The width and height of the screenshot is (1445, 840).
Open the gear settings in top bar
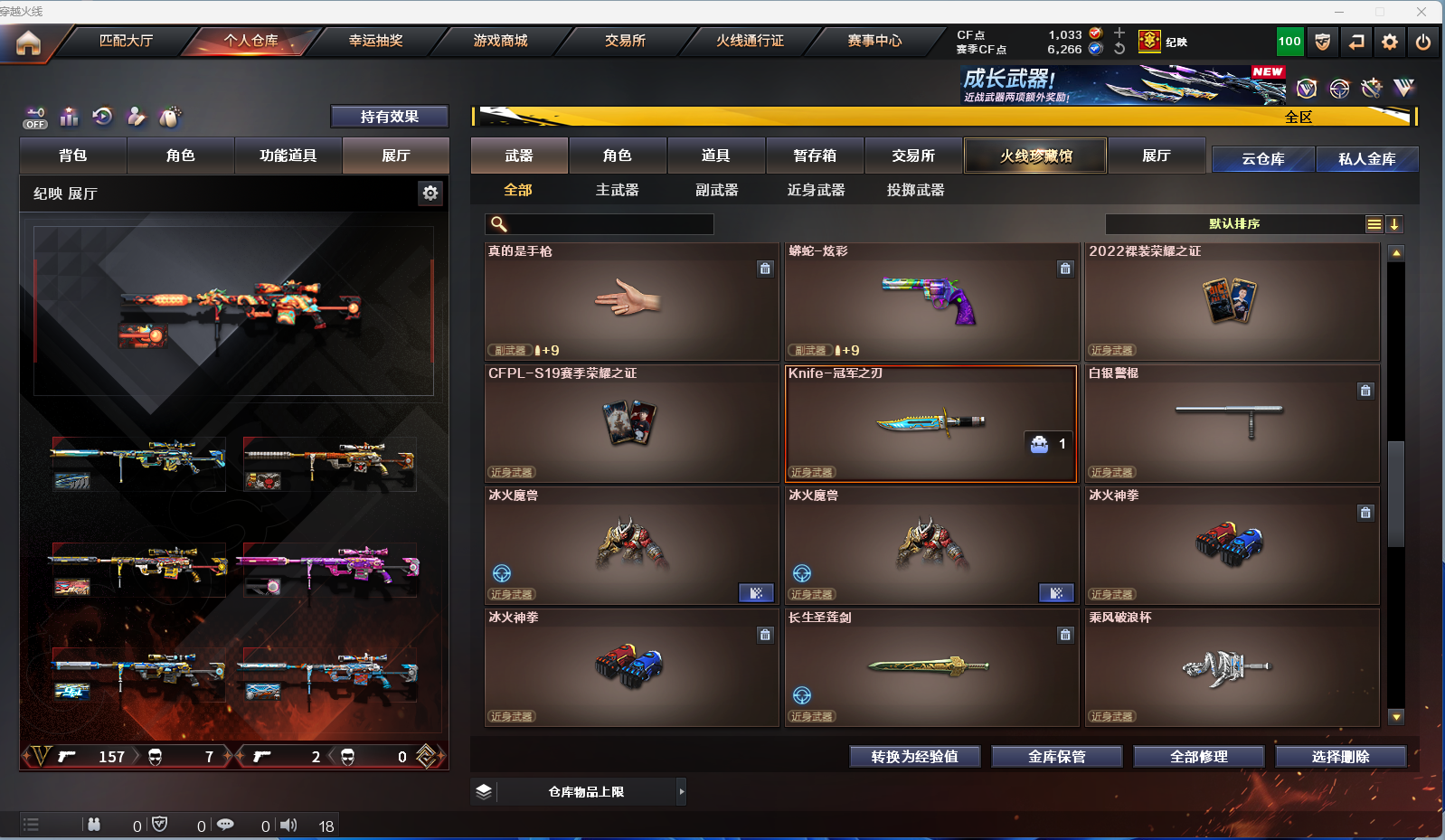[1390, 42]
